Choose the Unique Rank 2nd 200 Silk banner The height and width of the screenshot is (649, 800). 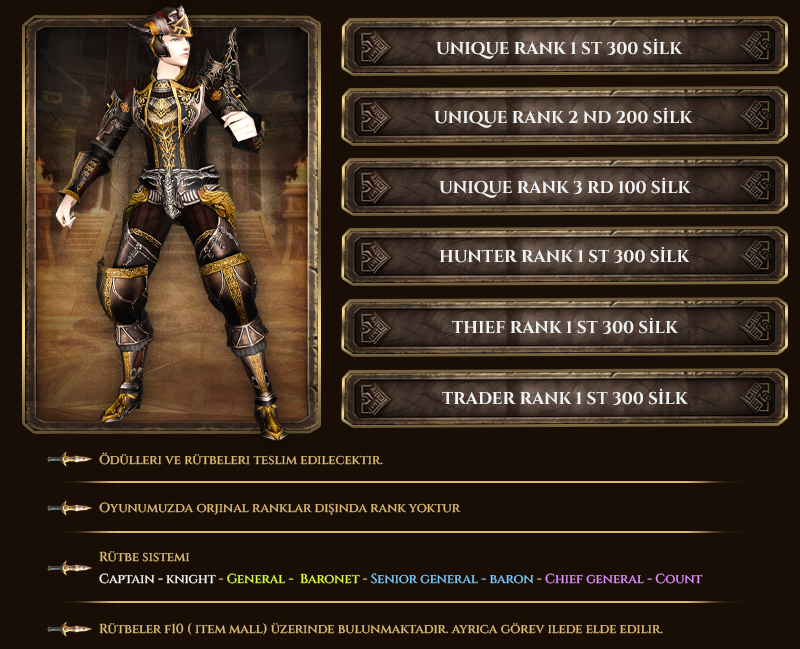click(x=564, y=117)
